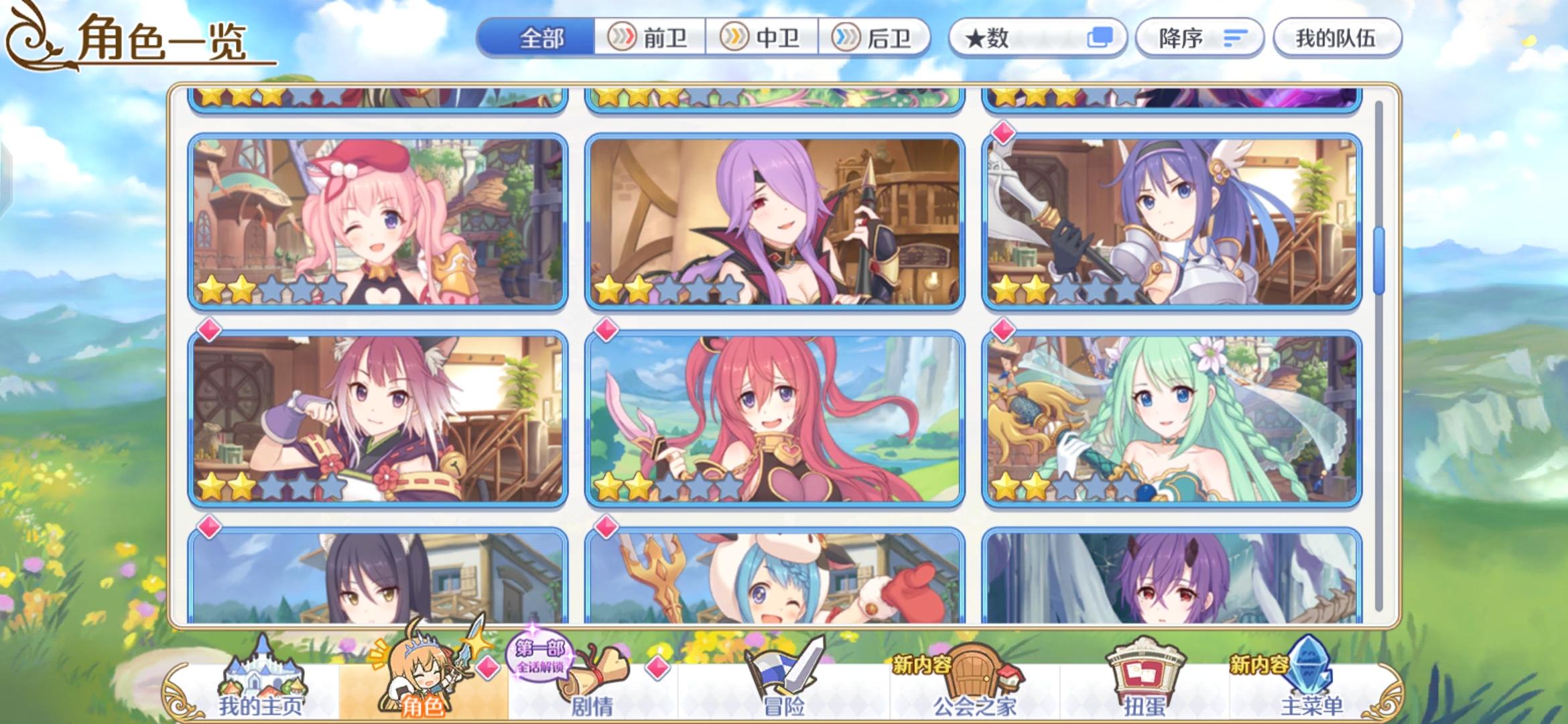The height and width of the screenshot is (724, 1568).
Task: Open the 剧情 story scroll icon
Action: pyautogui.click(x=591, y=676)
